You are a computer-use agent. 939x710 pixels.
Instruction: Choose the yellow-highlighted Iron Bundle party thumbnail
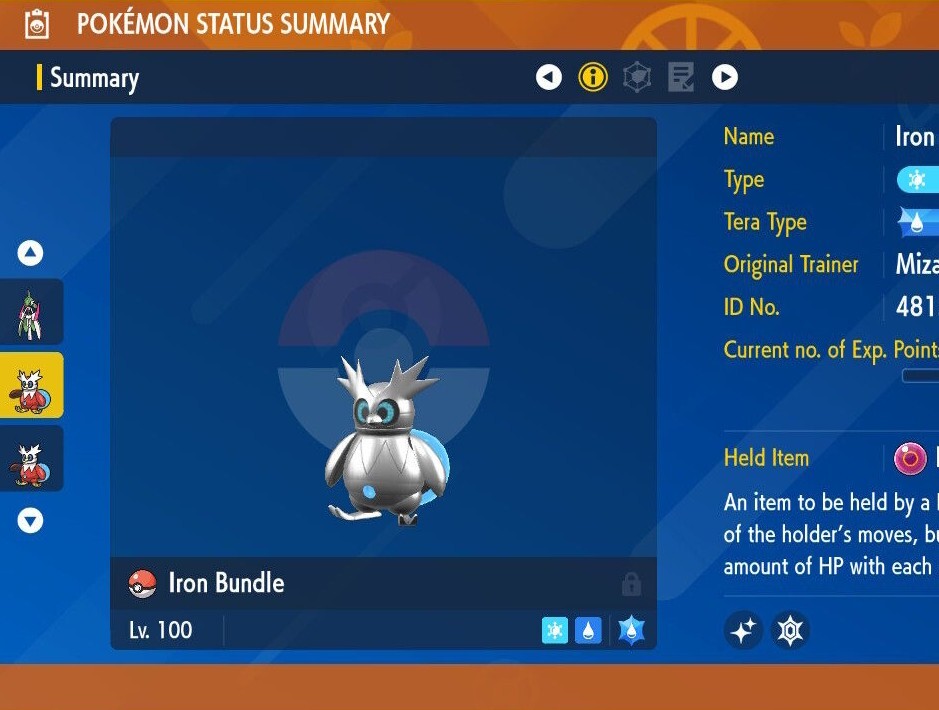(31, 385)
